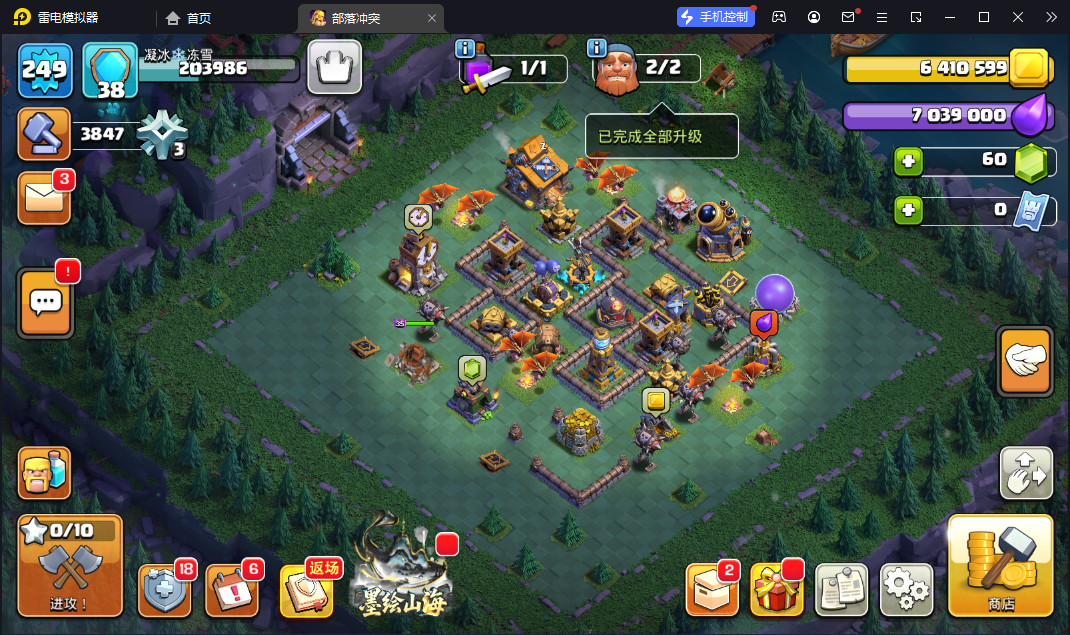1070x635 pixels.
Task: Open the Shop (商店) menu
Action: click(1000, 566)
